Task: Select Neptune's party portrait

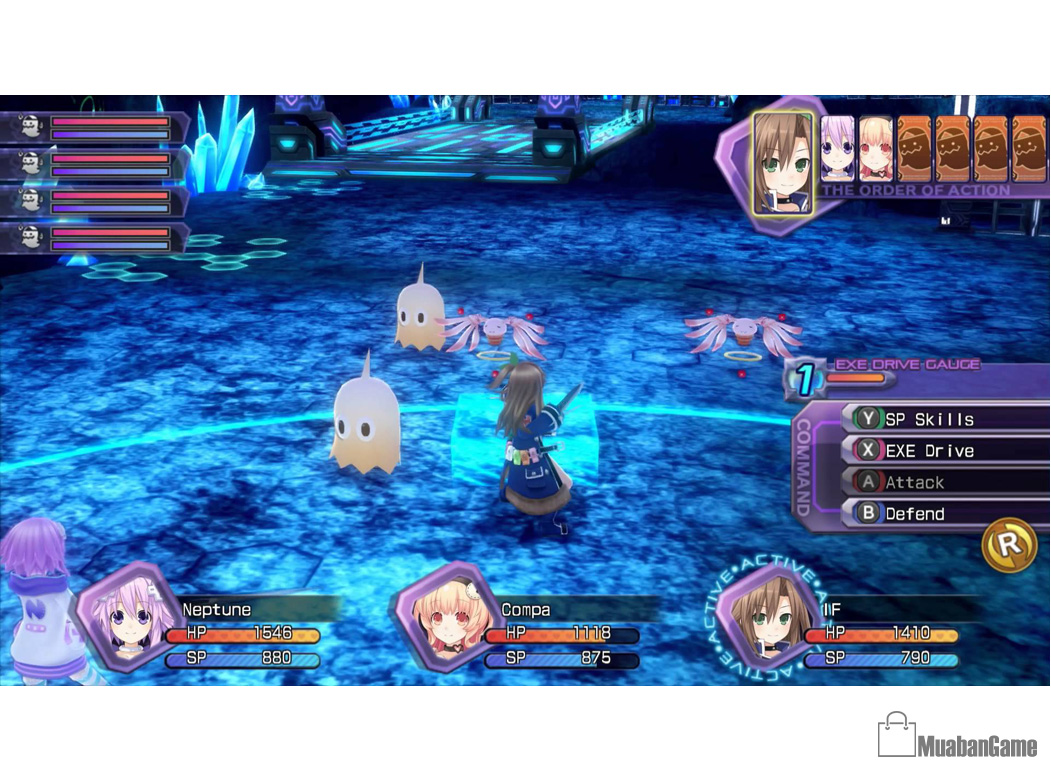Action: (x=129, y=615)
